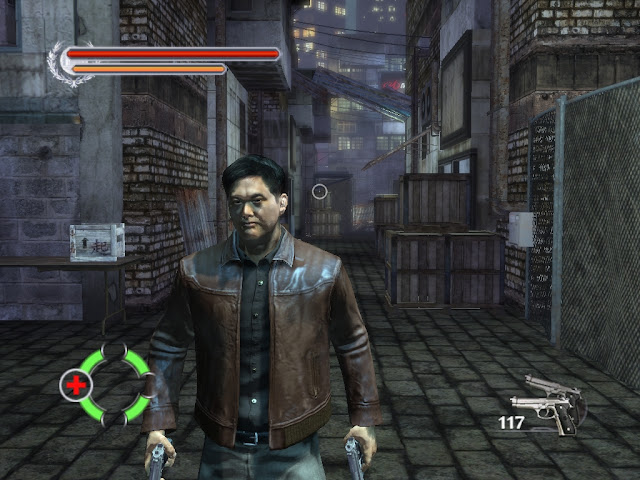Select the red cross health ability
This screenshot has height=480, width=640.
pyautogui.click(x=75, y=384)
